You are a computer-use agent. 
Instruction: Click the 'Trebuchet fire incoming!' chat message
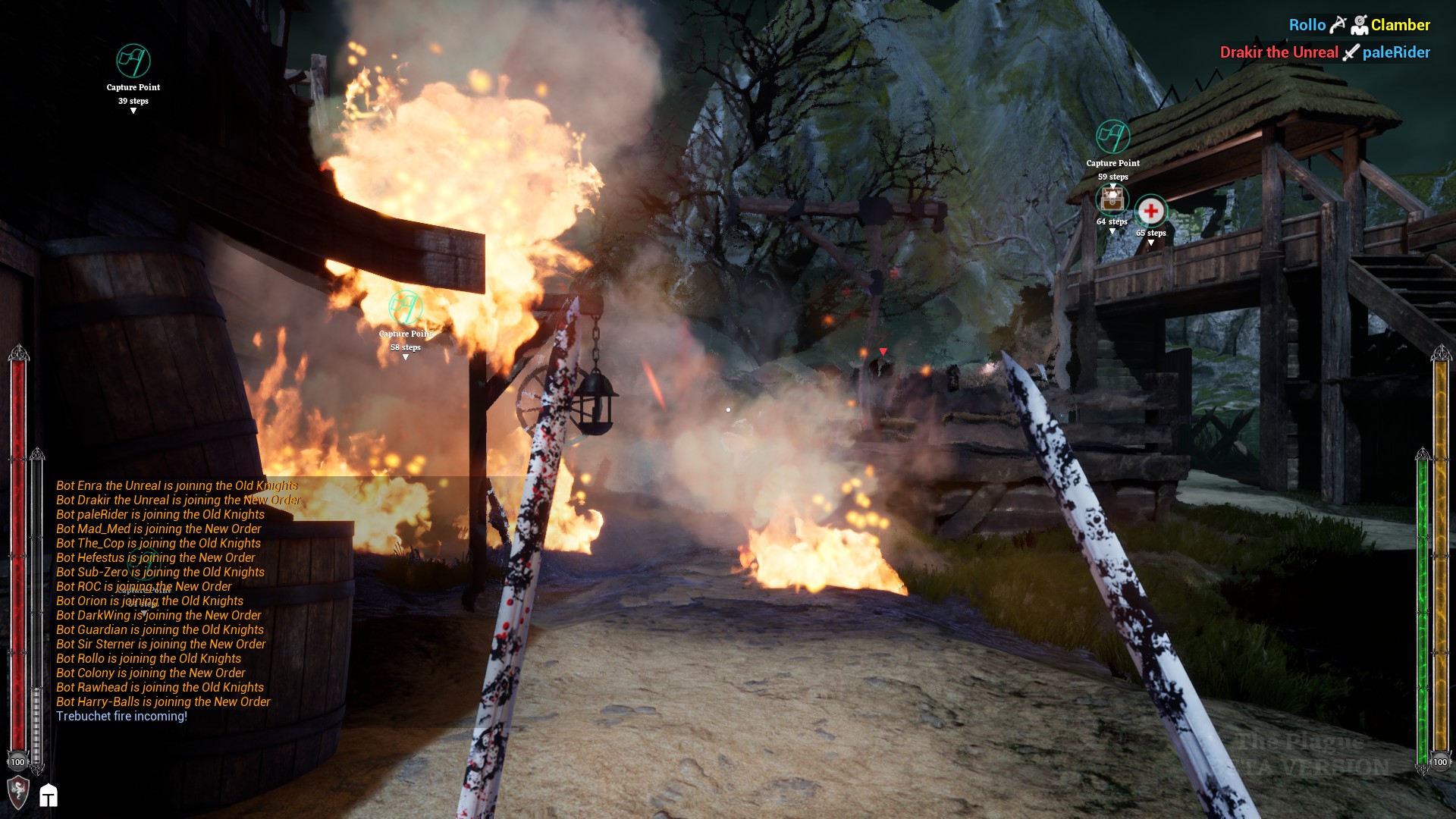[121, 716]
